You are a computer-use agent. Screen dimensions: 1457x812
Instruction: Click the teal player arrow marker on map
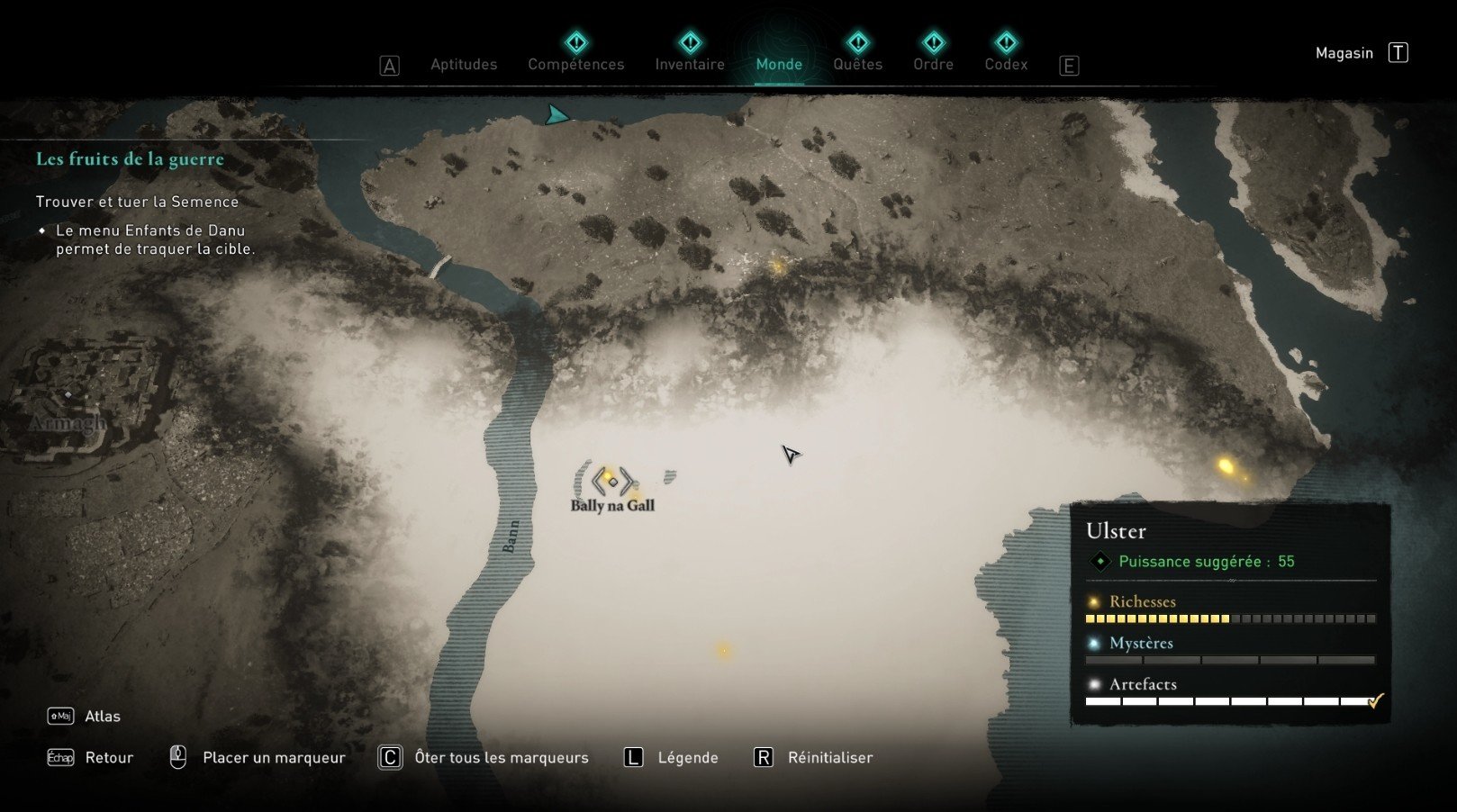coord(557,114)
